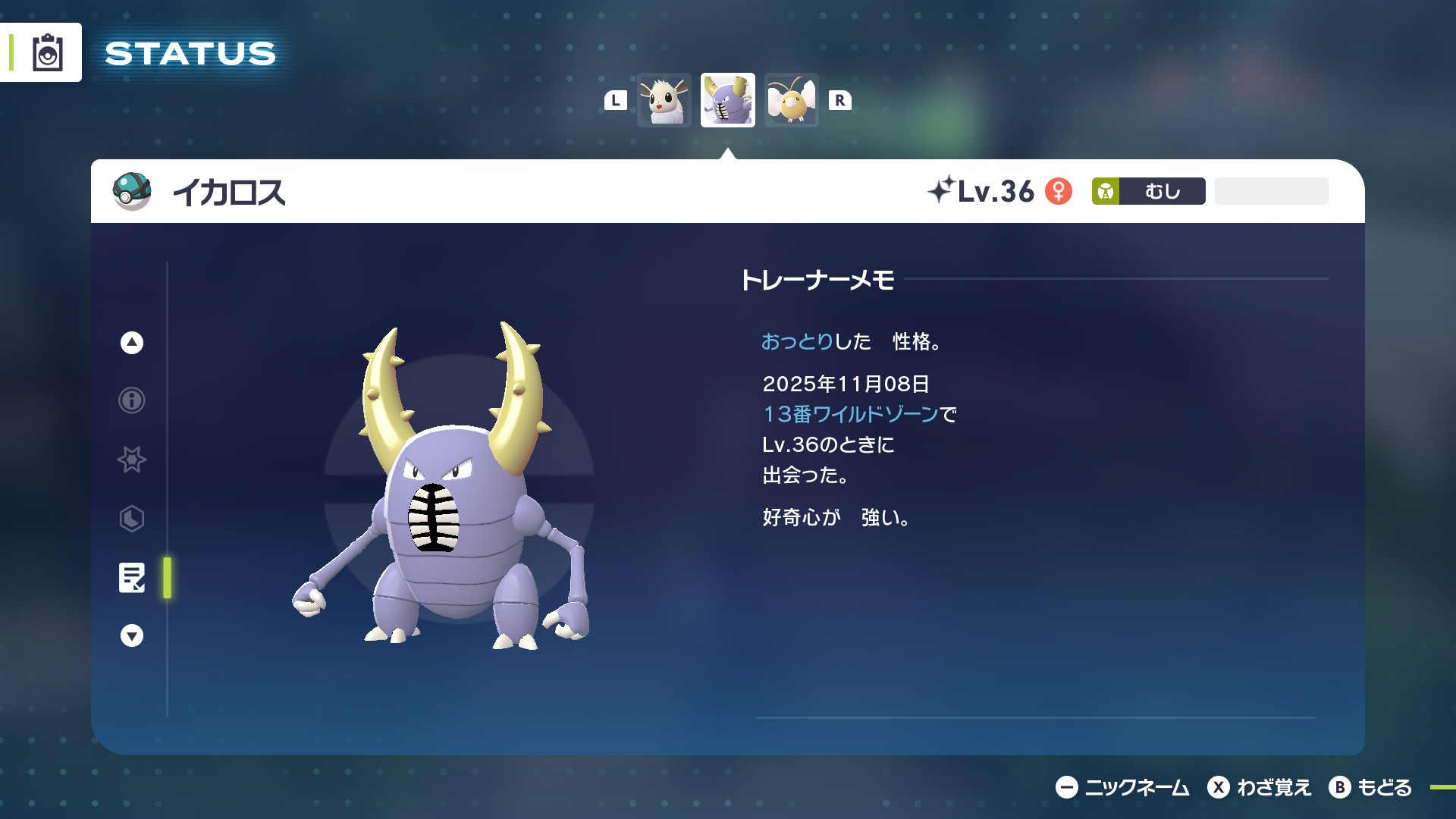Click the up arrow above status tabs
The width and height of the screenshot is (1456, 819).
(132, 343)
